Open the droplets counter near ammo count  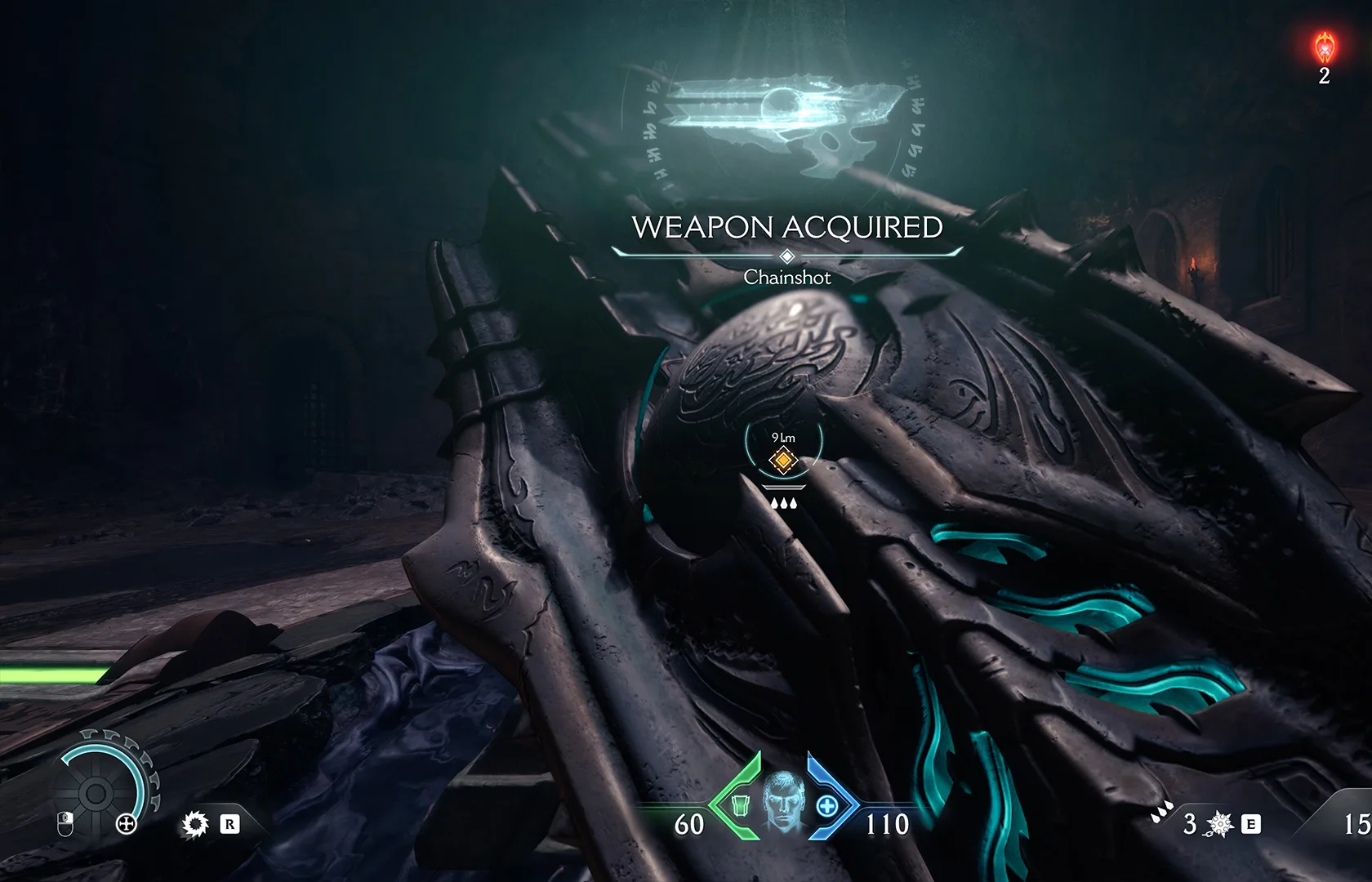pos(1160,812)
